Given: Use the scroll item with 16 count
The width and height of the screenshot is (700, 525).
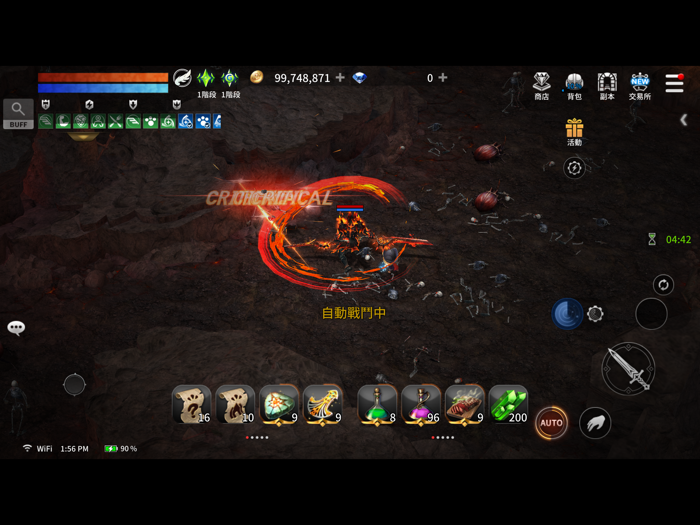Looking at the screenshot, I should click(x=191, y=405).
